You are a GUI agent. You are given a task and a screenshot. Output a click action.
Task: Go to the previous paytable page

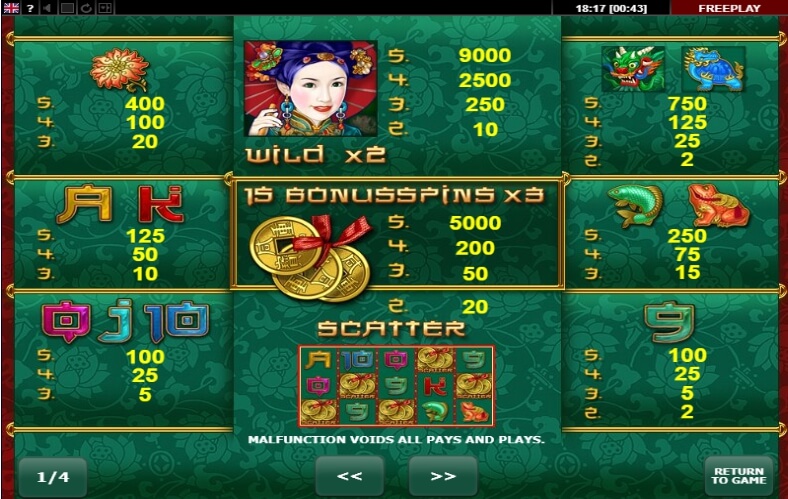349,476
